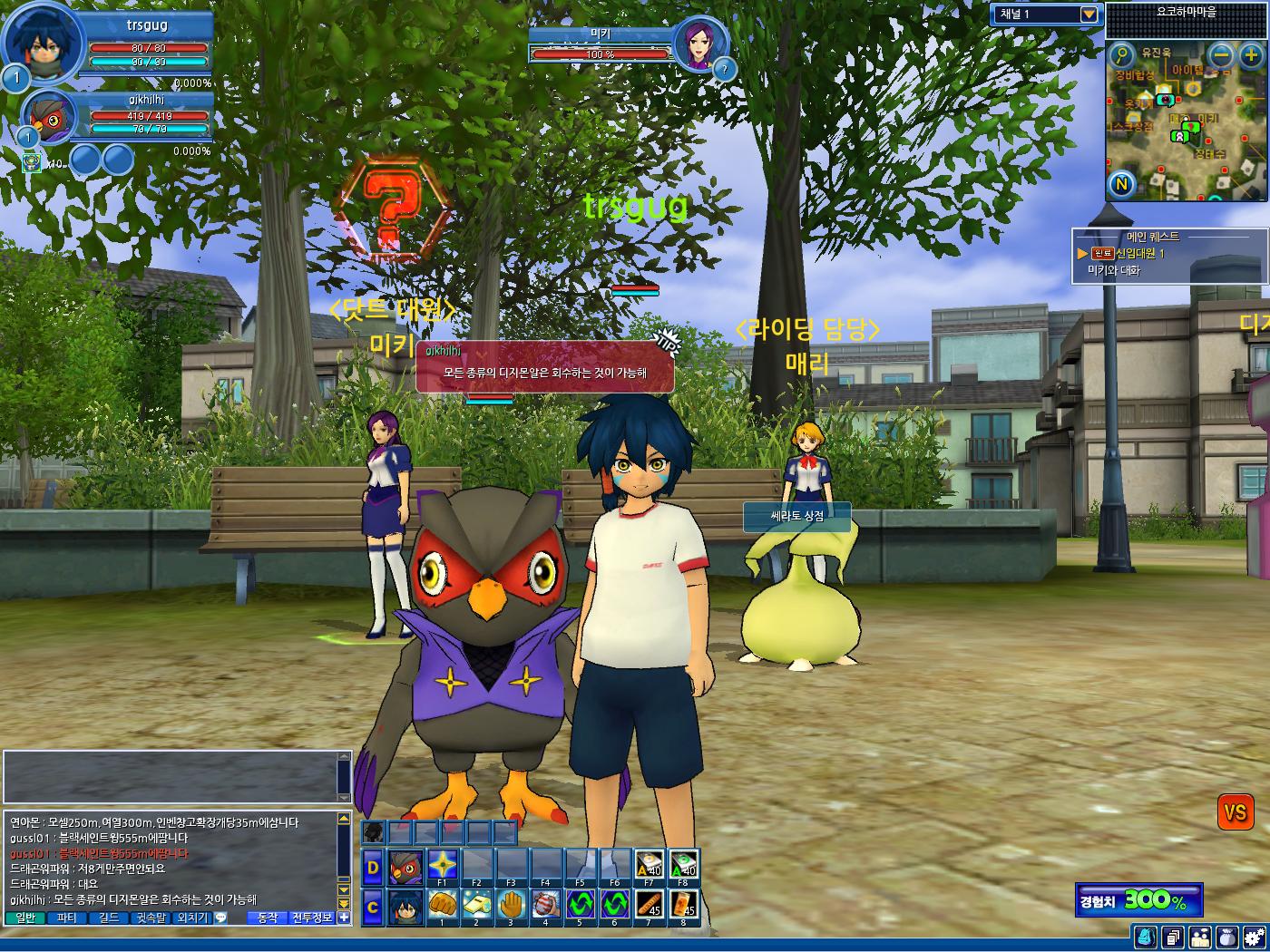This screenshot has height=952, width=1270.
Task: Open the backpack inventory icon
Action: coord(1146,937)
